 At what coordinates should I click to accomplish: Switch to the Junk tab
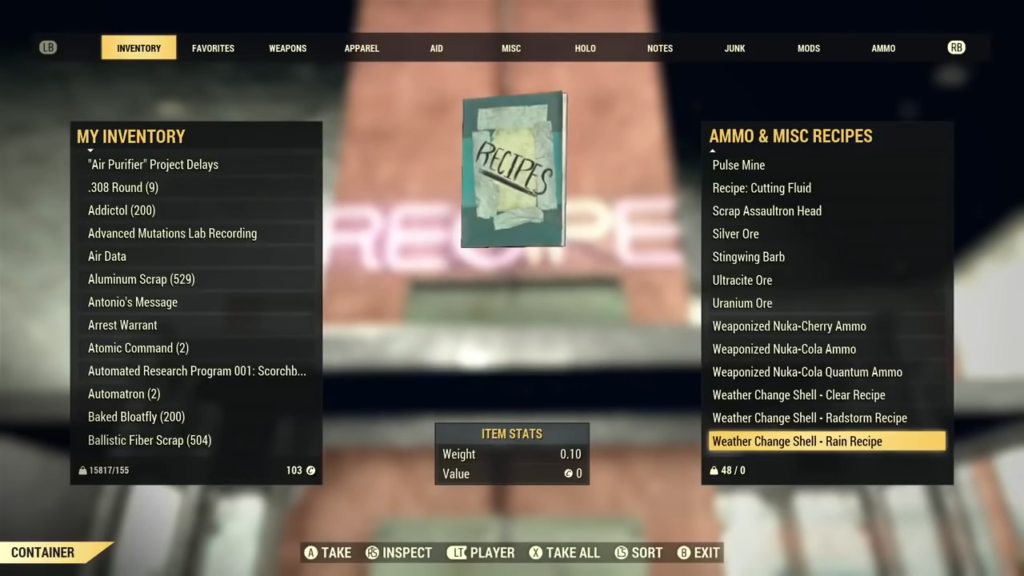pyautogui.click(x=735, y=48)
